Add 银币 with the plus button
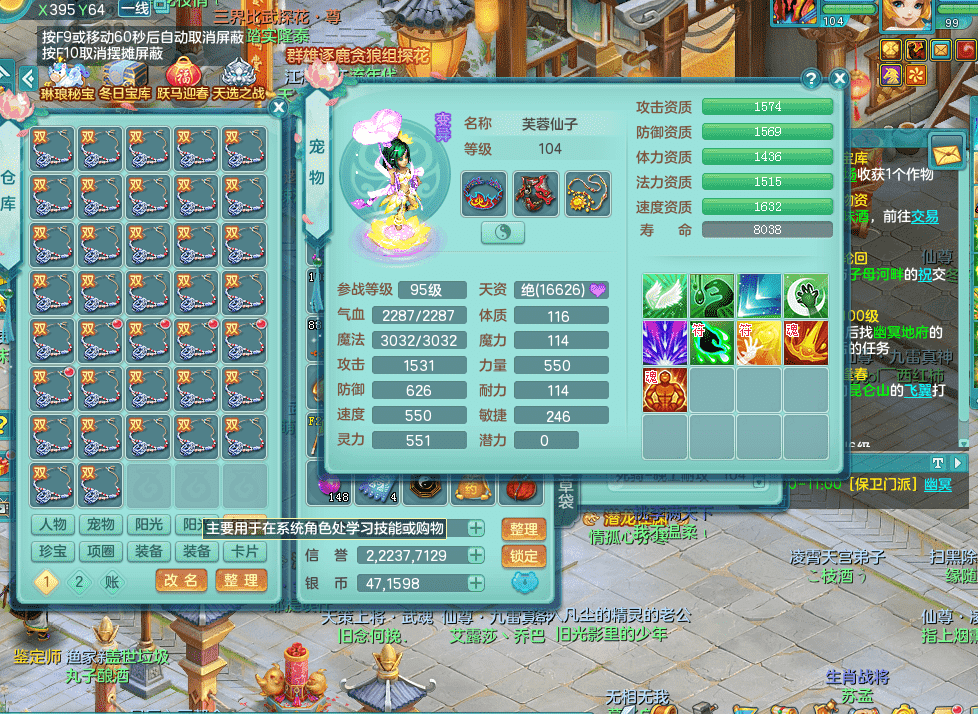978x714 pixels. 476,583
